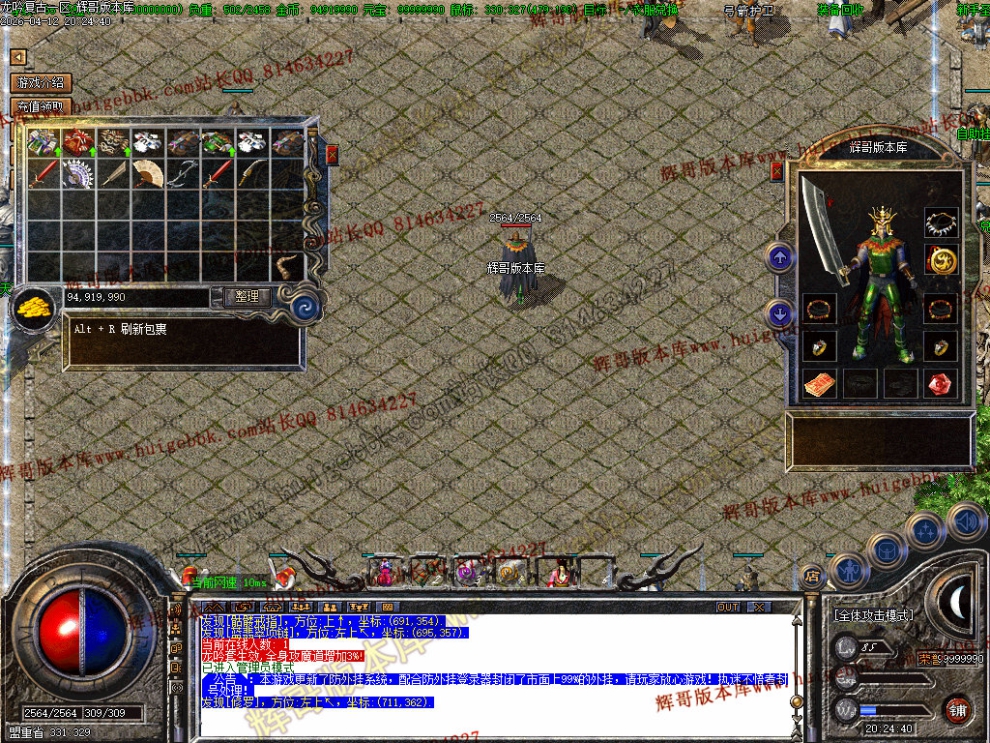This screenshot has width=990, height=743.
Task: Go to next page with down arrow button
Action: (x=780, y=315)
